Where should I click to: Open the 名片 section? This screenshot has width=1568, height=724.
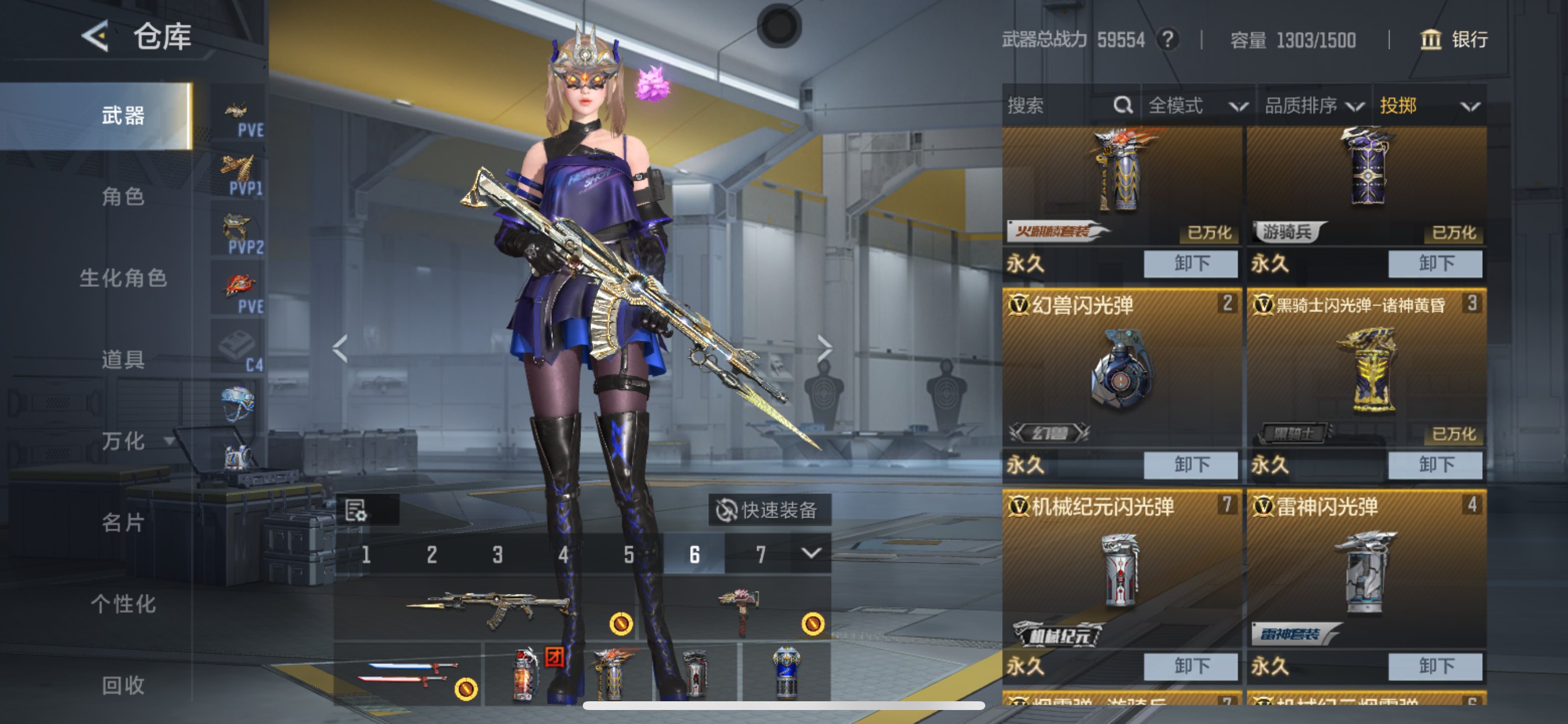coord(123,522)
